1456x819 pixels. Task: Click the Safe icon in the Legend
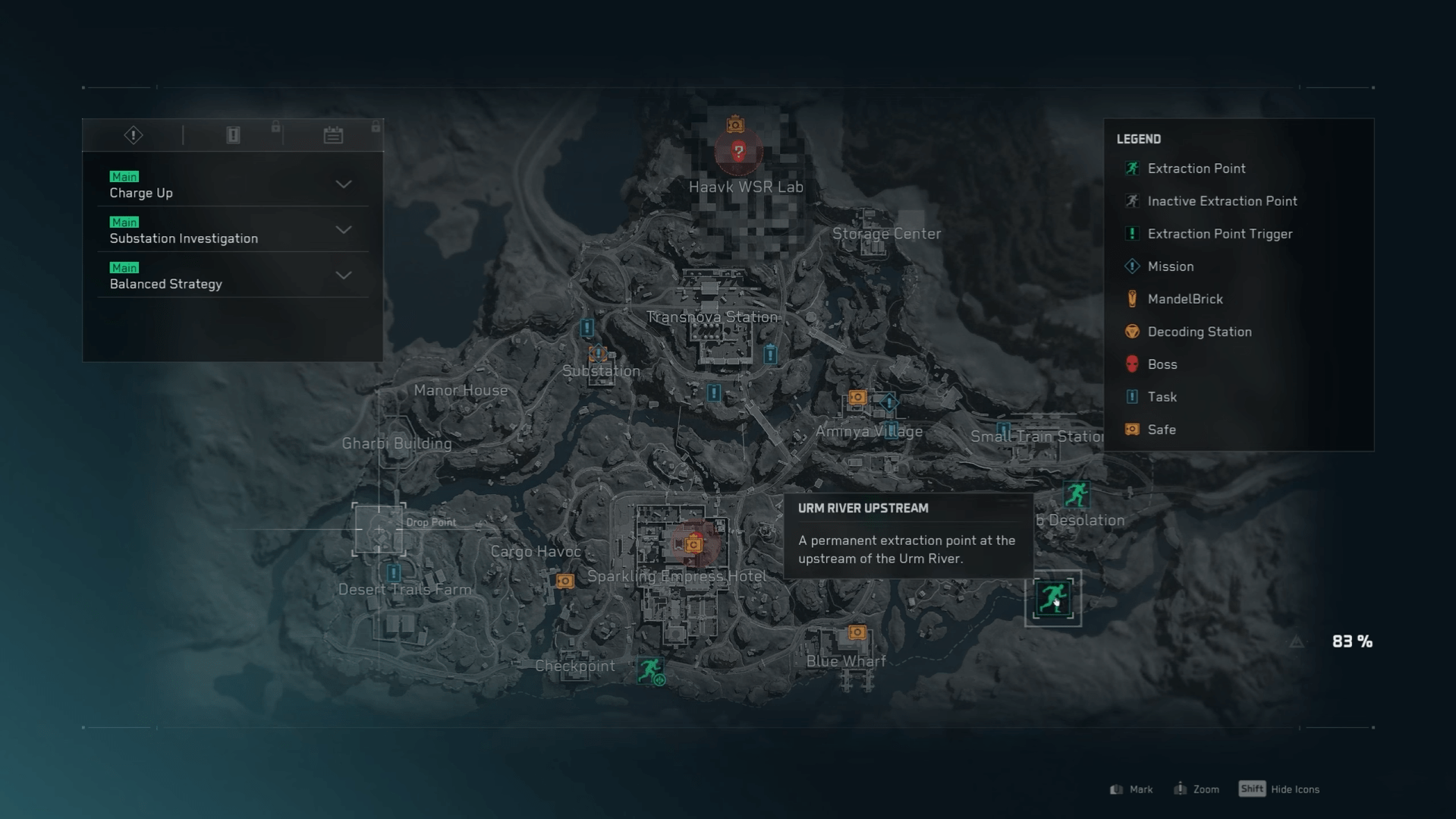click(1132, 429)
